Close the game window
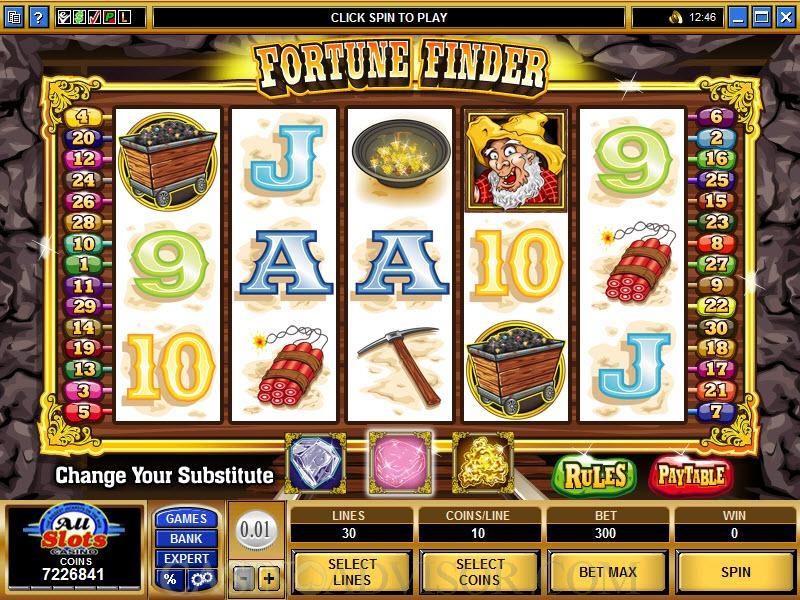The height and width of the screenshot is (600, 800). coord(785,17)
